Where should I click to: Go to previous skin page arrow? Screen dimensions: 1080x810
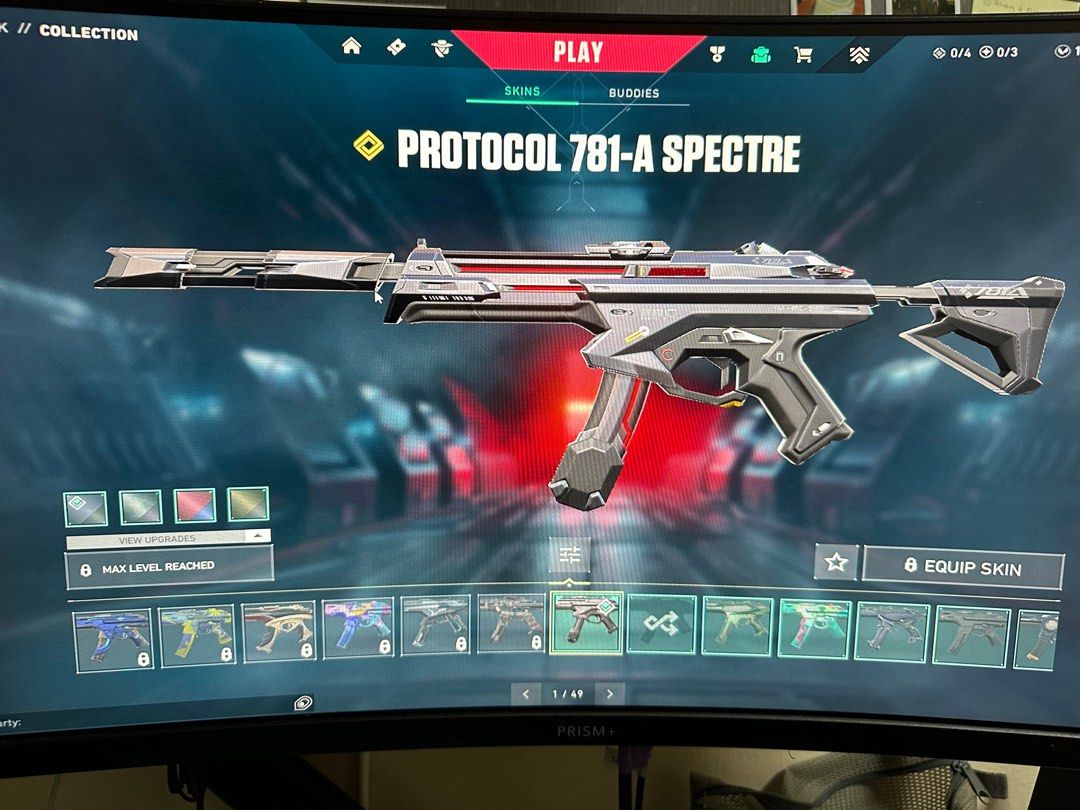[x=527, y=693]
